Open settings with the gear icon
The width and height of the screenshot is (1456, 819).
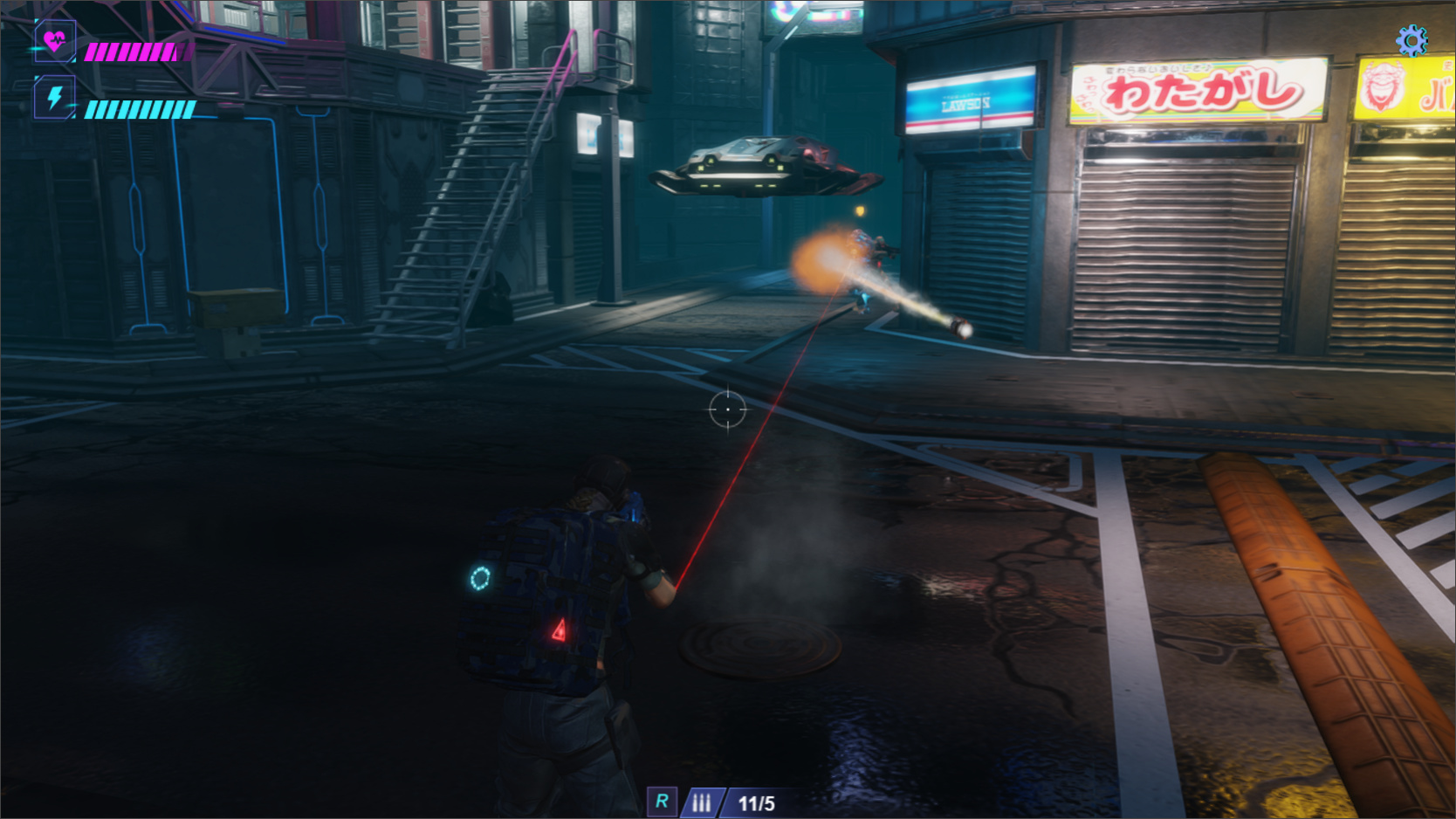(1411, 40)
